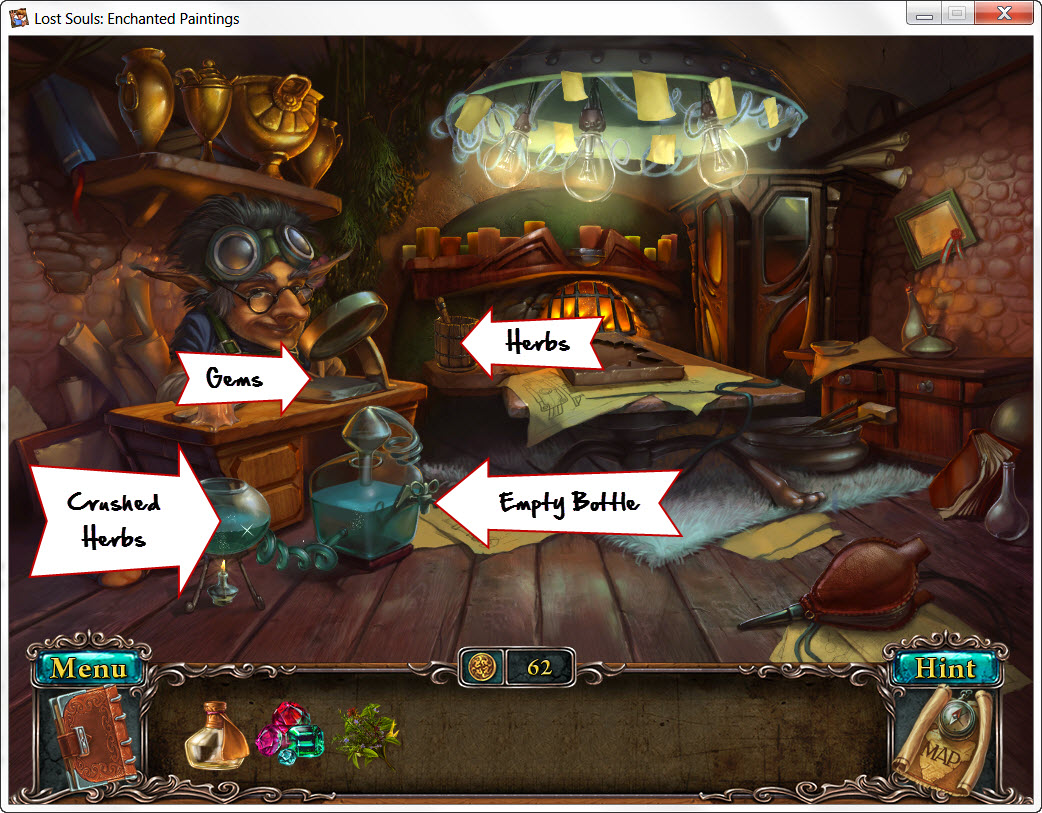Minimize the Lost Souls window
1042x813 pixels.
tap(925, 15)
